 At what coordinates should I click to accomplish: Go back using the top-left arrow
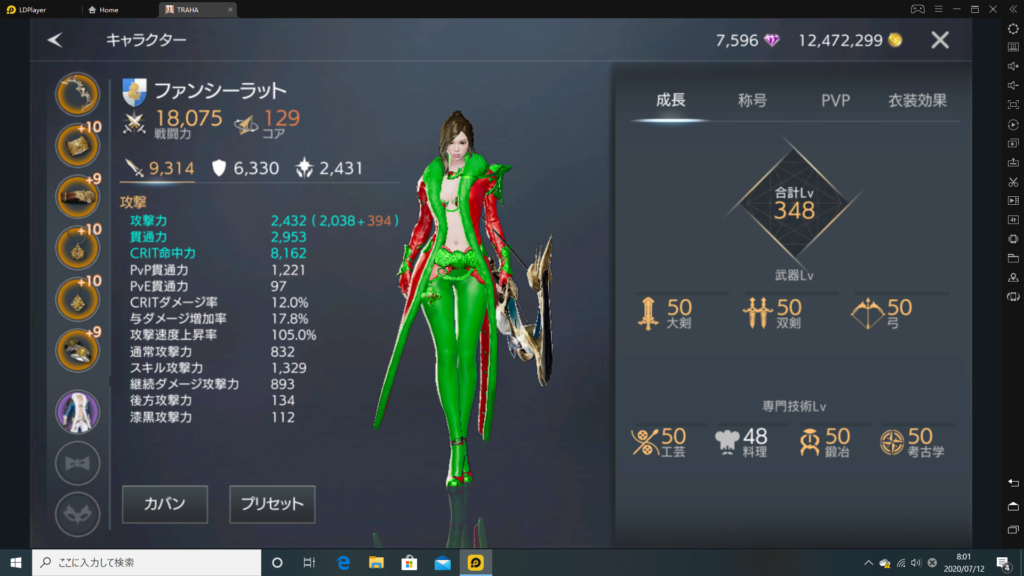55,40
